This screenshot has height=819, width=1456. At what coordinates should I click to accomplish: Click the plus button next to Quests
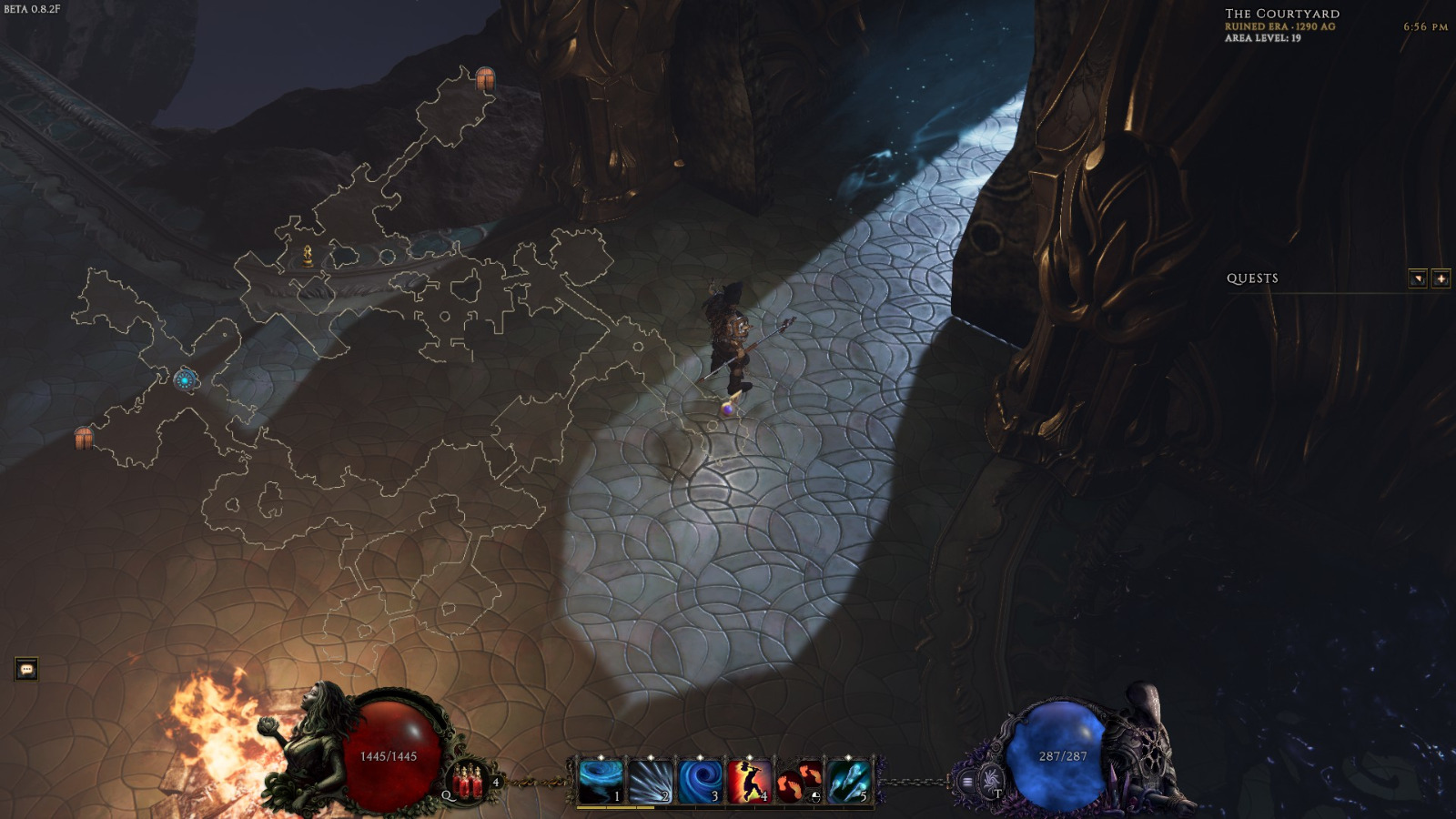pos(1443,278)
